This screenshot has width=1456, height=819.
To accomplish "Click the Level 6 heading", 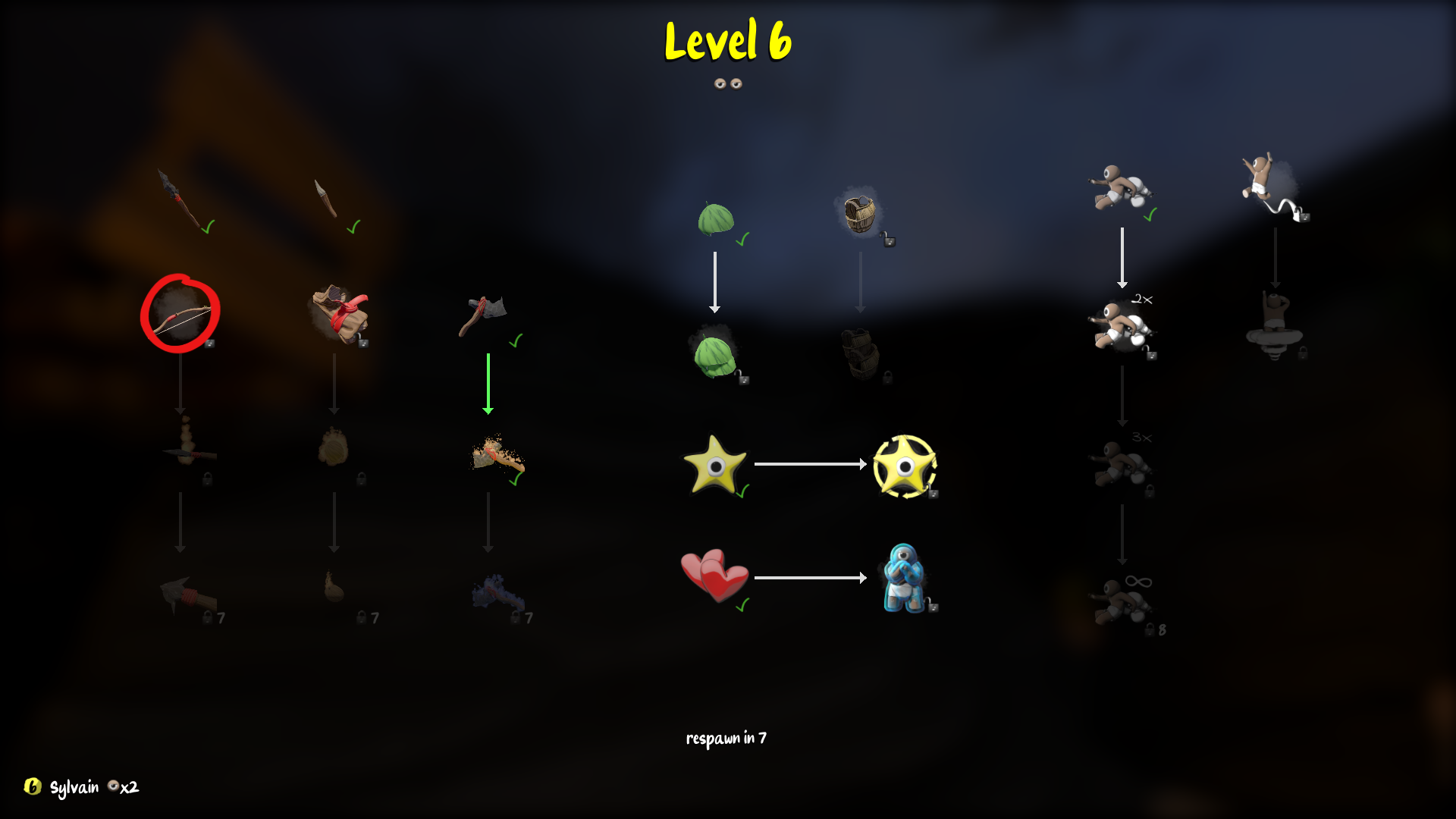I will tap(726, 43).
